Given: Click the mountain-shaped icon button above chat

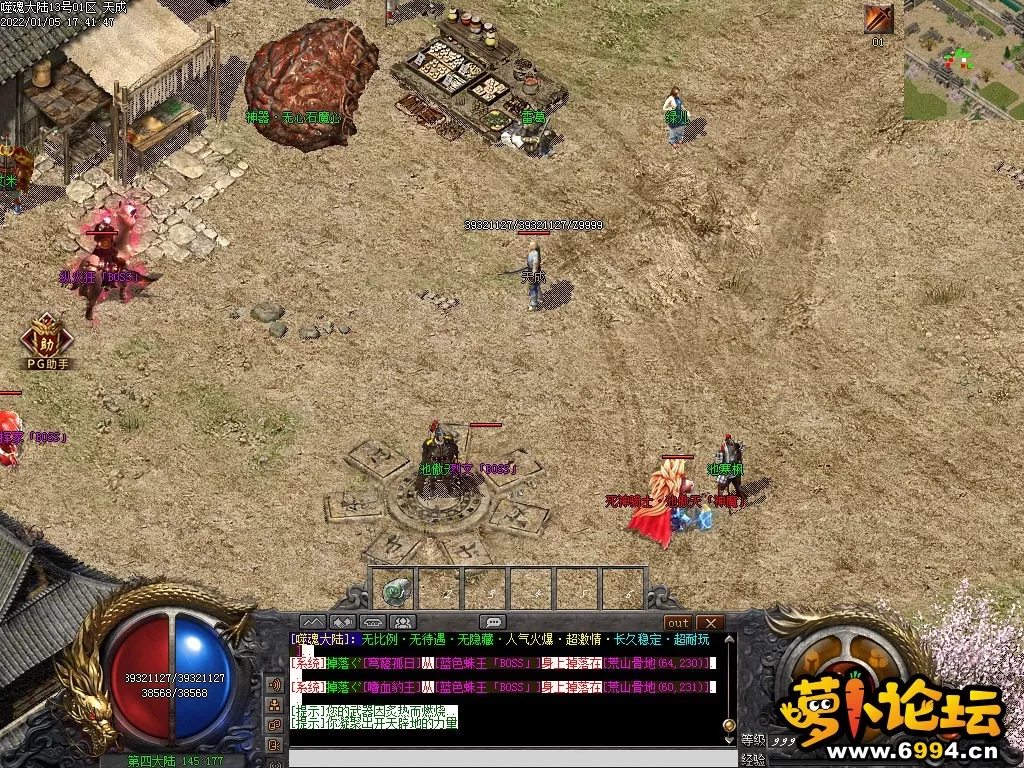Looking at the screenshot, I should (x=313, y=622).
